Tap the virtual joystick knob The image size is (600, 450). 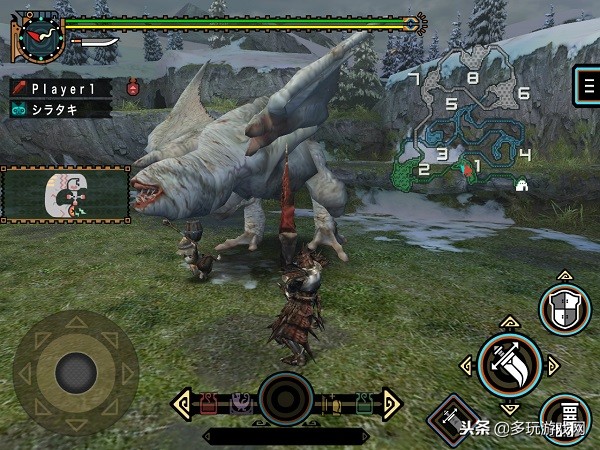(75, 372)
